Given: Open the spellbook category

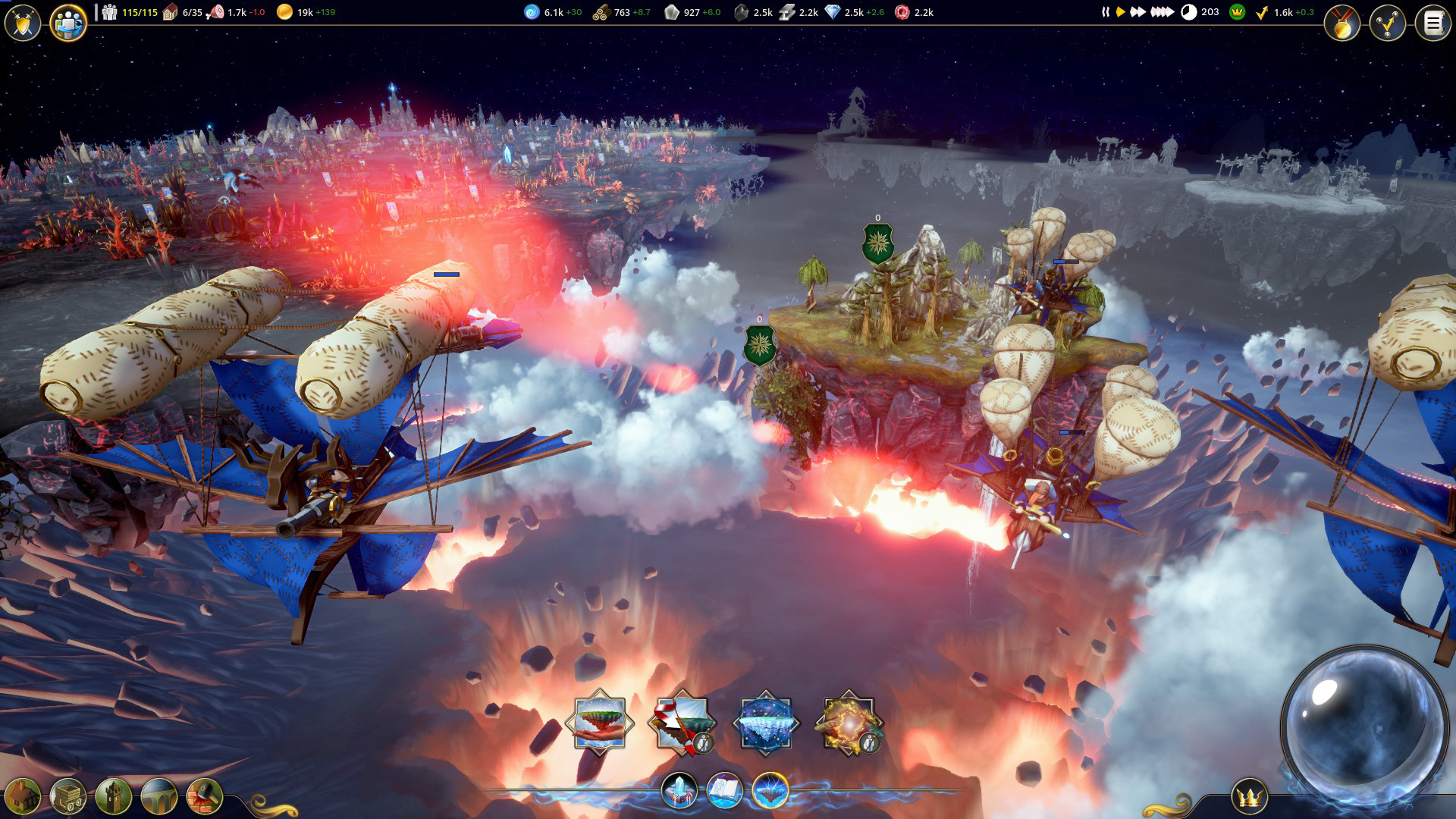Looking at the screenshot, I should (x=725, y=791).
